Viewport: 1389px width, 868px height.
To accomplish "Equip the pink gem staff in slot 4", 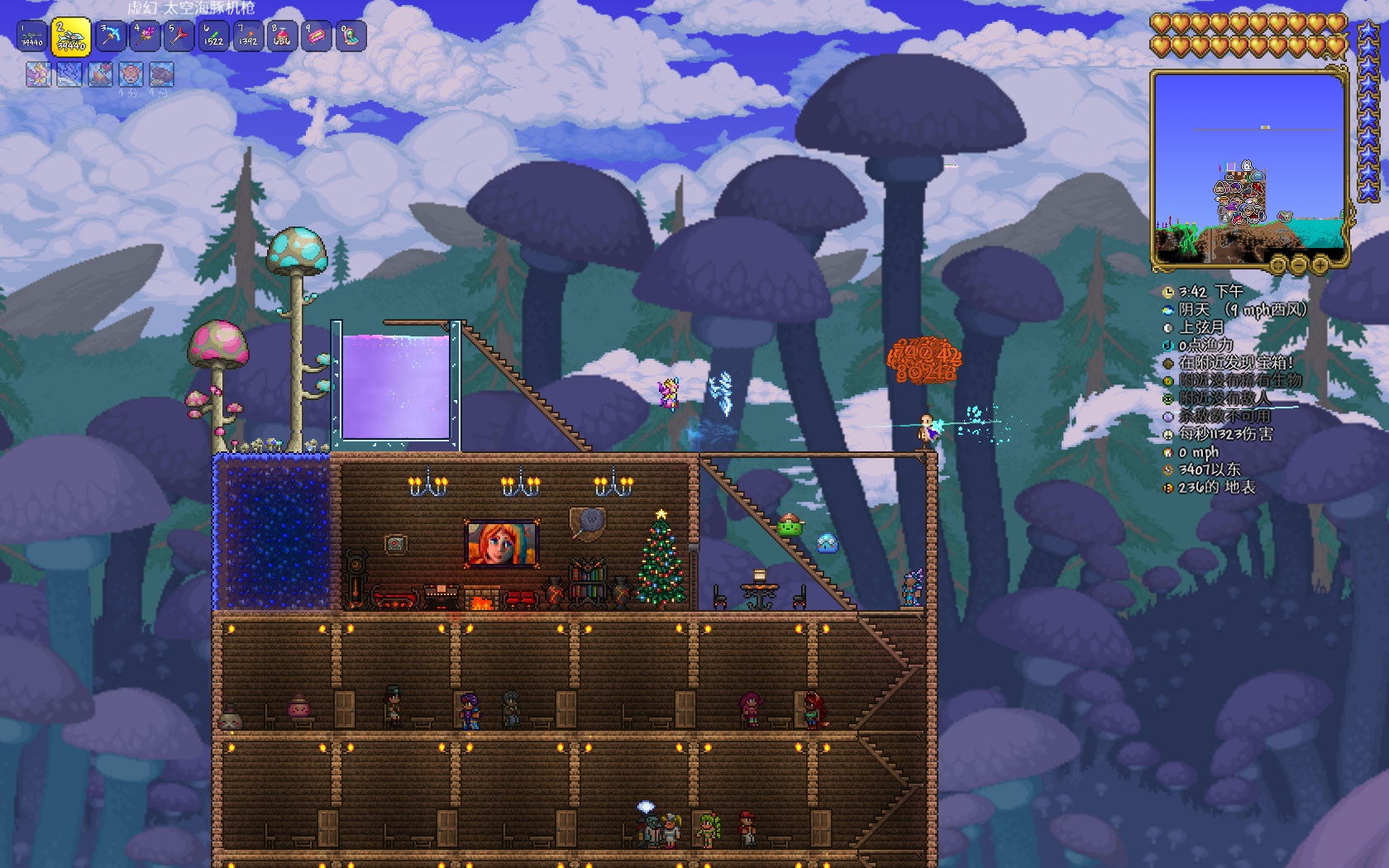I will pyautogui.click(x=145, y=36).
